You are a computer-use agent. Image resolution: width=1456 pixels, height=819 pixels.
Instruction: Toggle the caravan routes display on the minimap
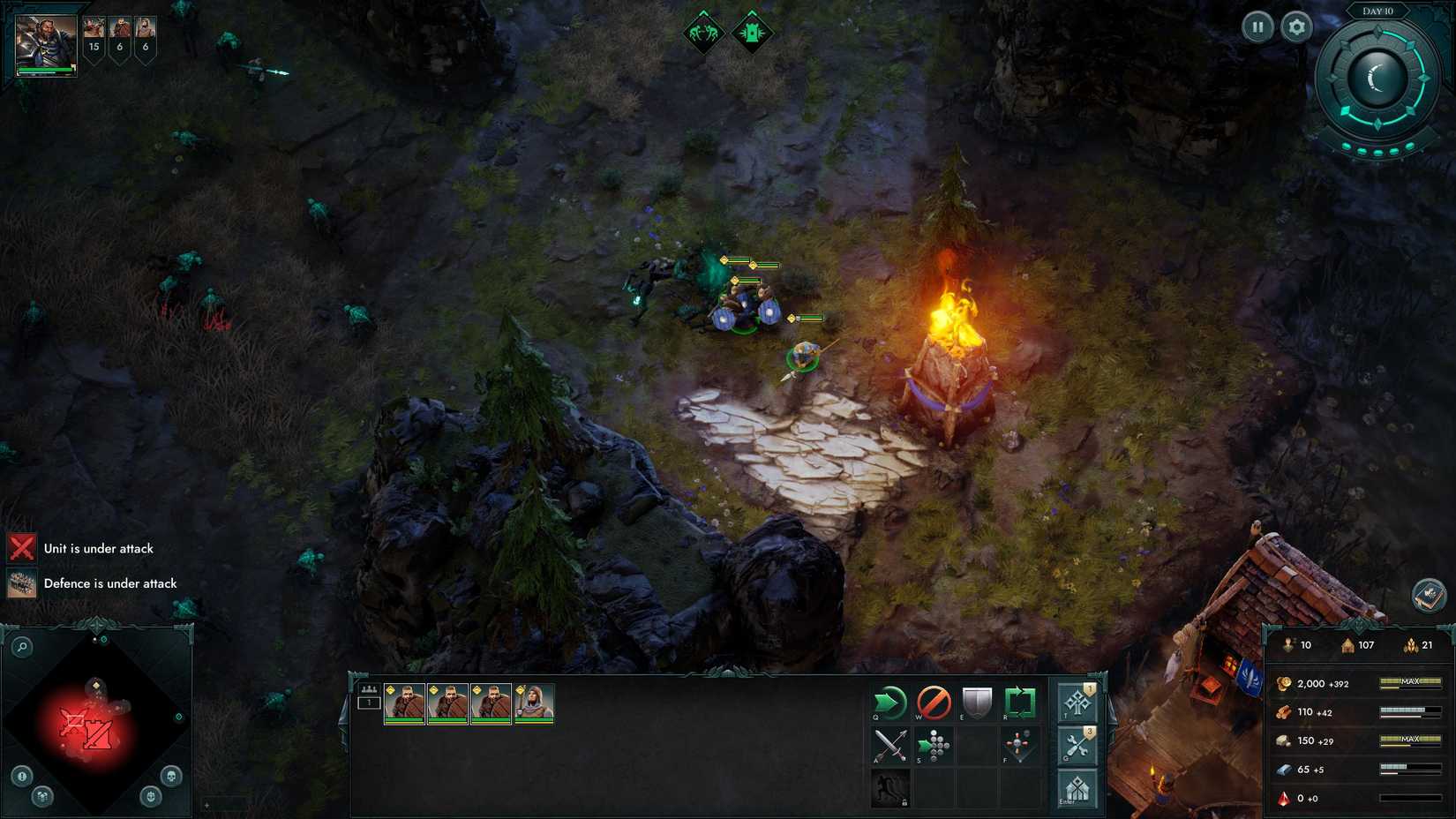42,796
